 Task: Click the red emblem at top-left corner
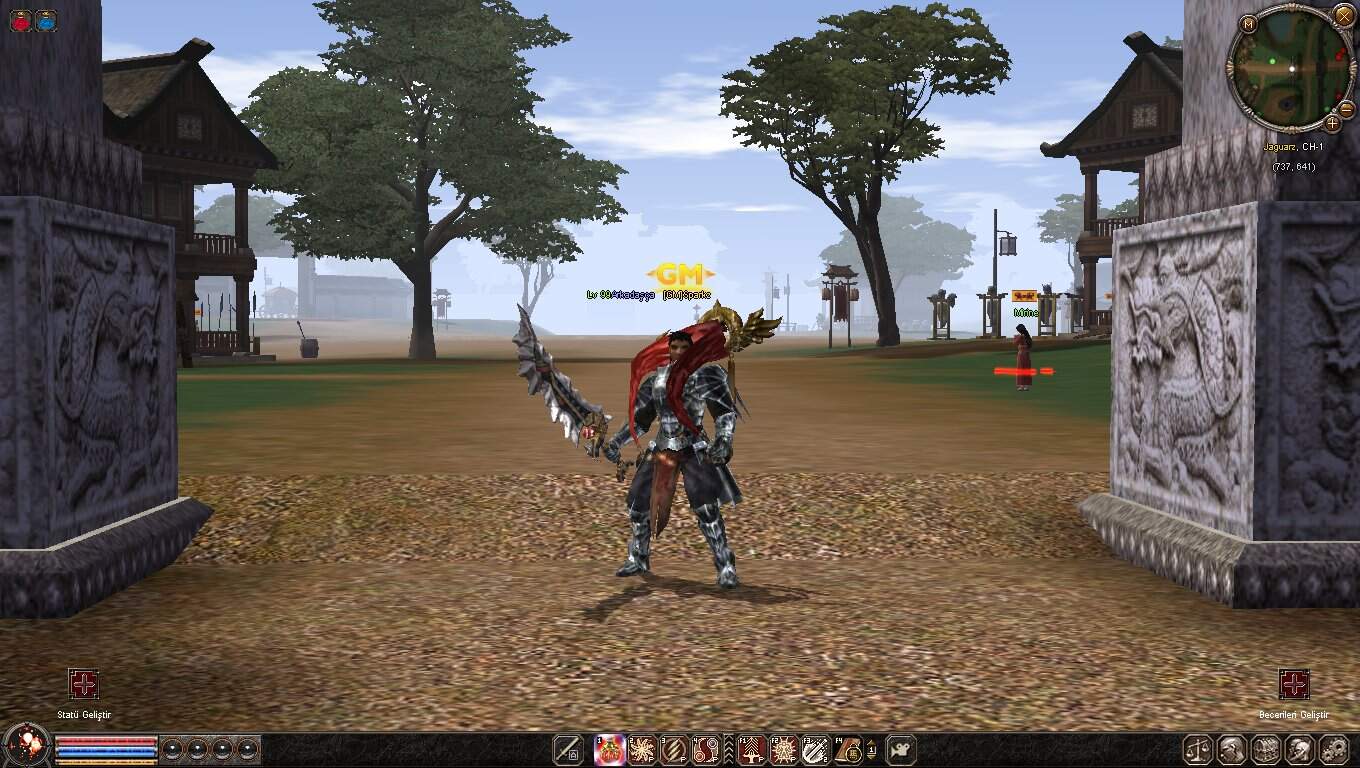(x=21, y=20)
